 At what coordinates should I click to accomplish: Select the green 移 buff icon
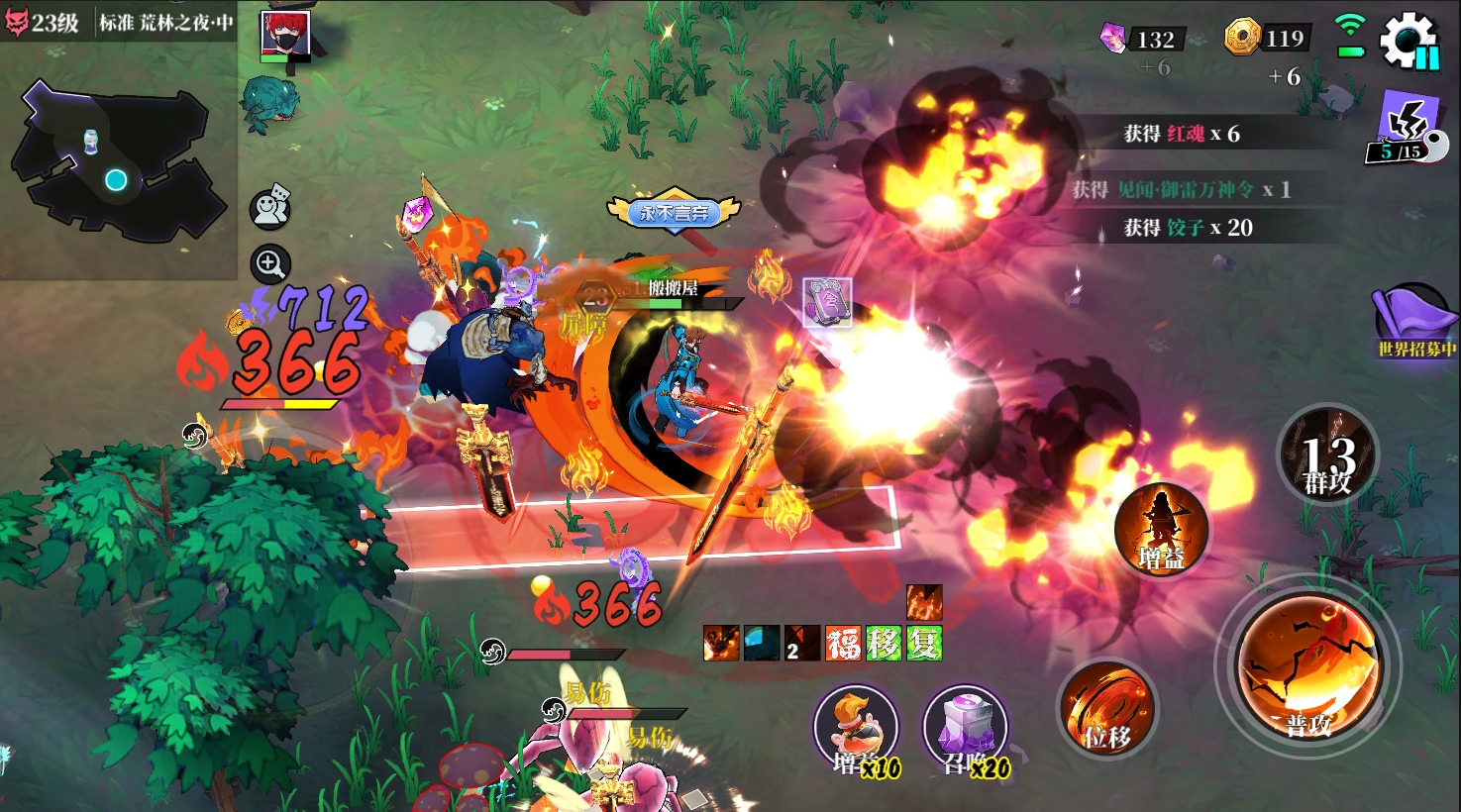click(x=884, y=644)
